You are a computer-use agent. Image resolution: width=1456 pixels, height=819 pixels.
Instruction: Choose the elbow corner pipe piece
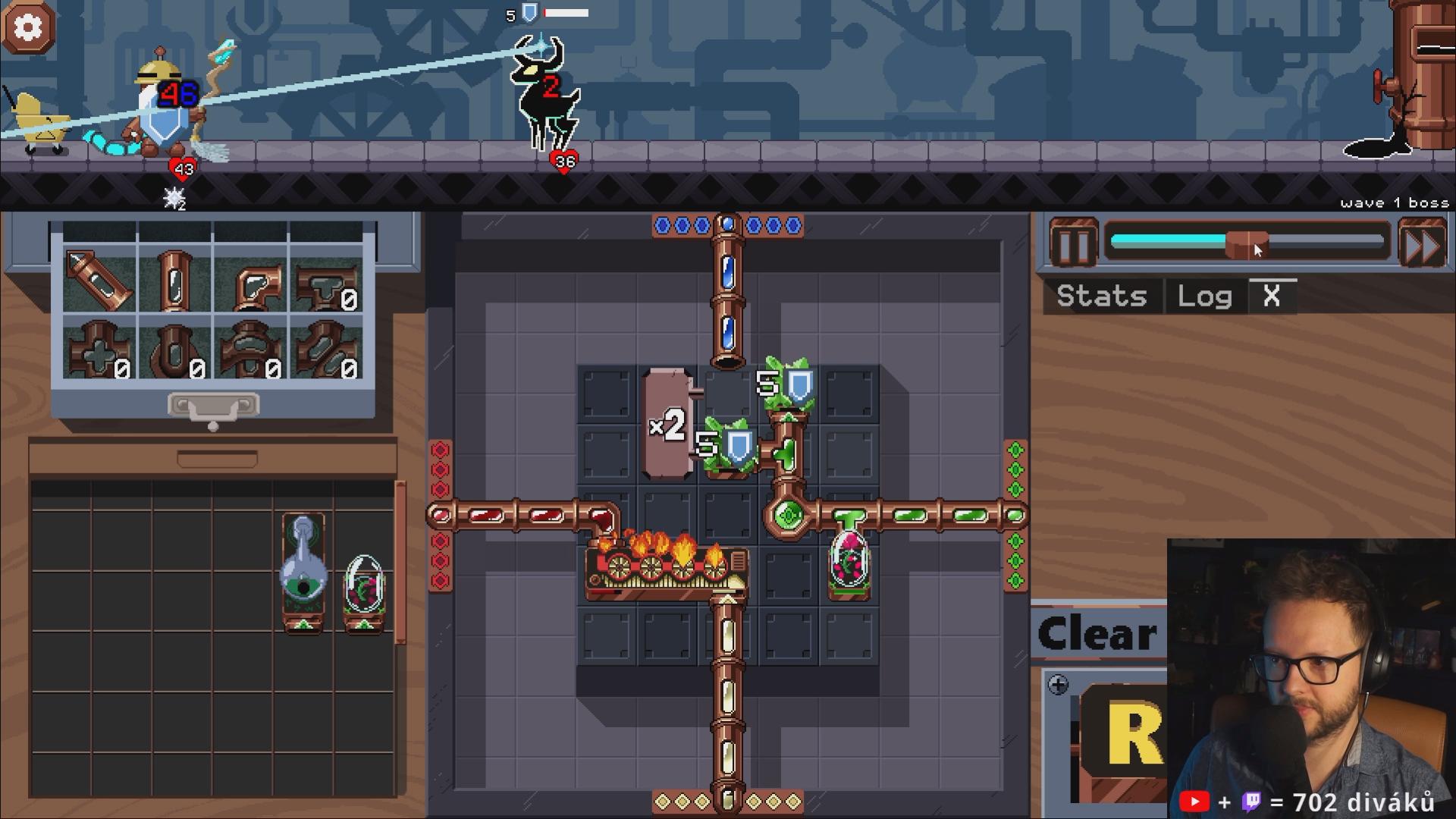click(x=252, y=282)
